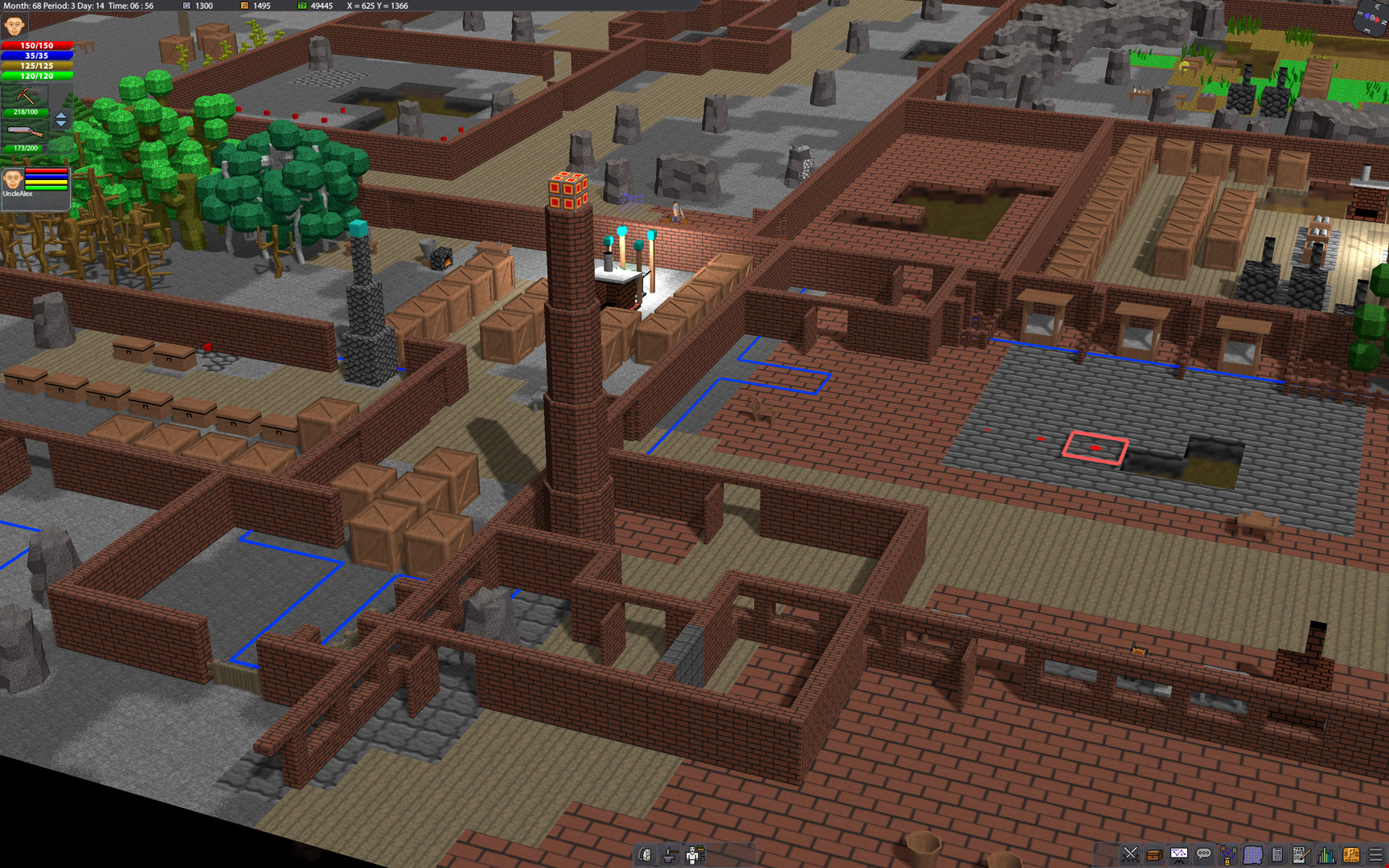Open the combat menu with crossed swords icon
Viewport: 1389px width, 868px height.
coord(1130,854)
